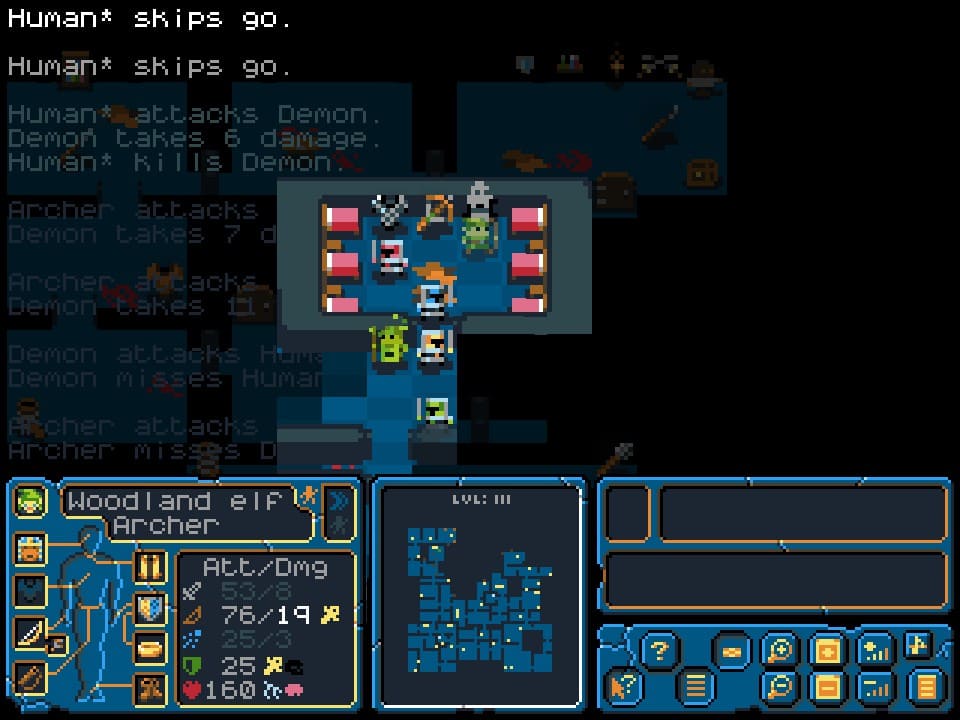Screen dimensions: 960x720
Task: Zoom out with the magnifier minus button
Action: point(777,687)
